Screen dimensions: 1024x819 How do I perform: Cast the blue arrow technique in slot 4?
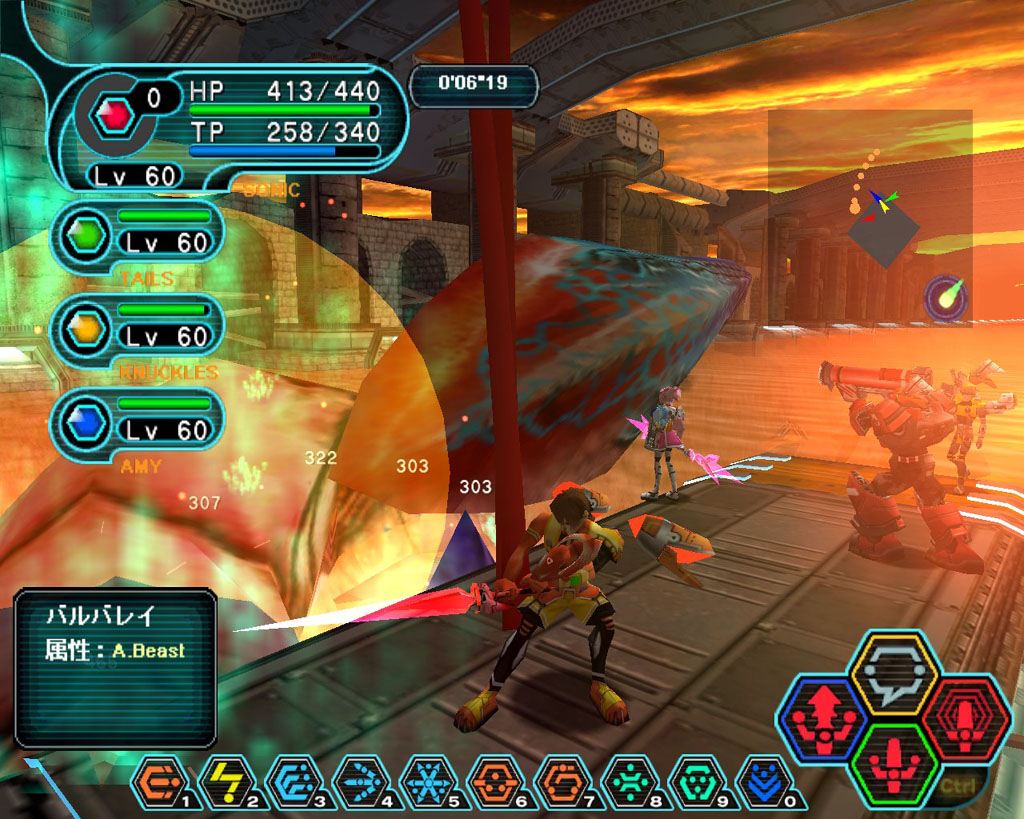[x=361, y=782]
